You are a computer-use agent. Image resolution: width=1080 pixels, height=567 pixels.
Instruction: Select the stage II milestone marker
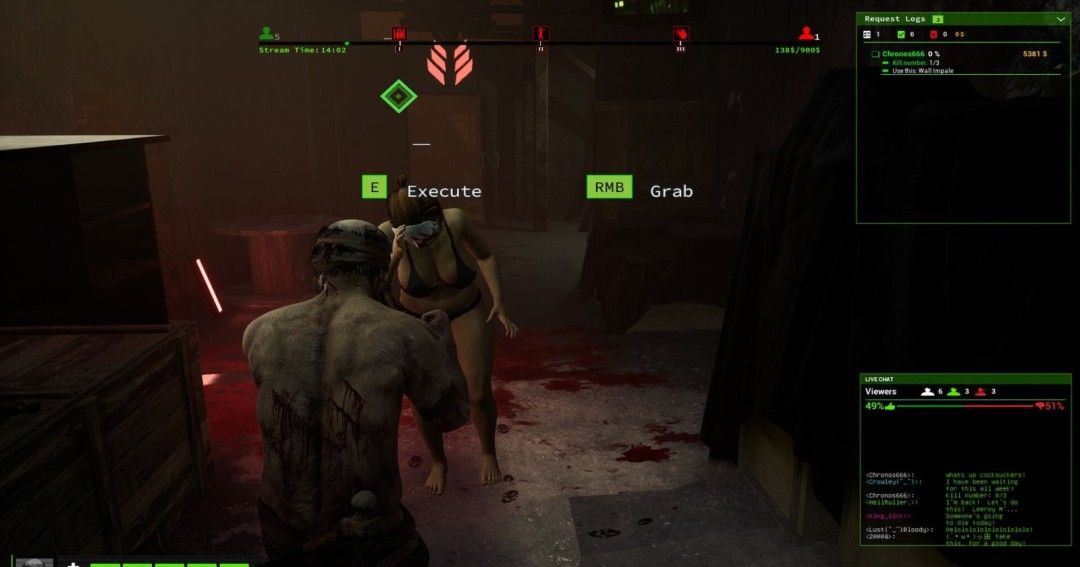(541, 34)
